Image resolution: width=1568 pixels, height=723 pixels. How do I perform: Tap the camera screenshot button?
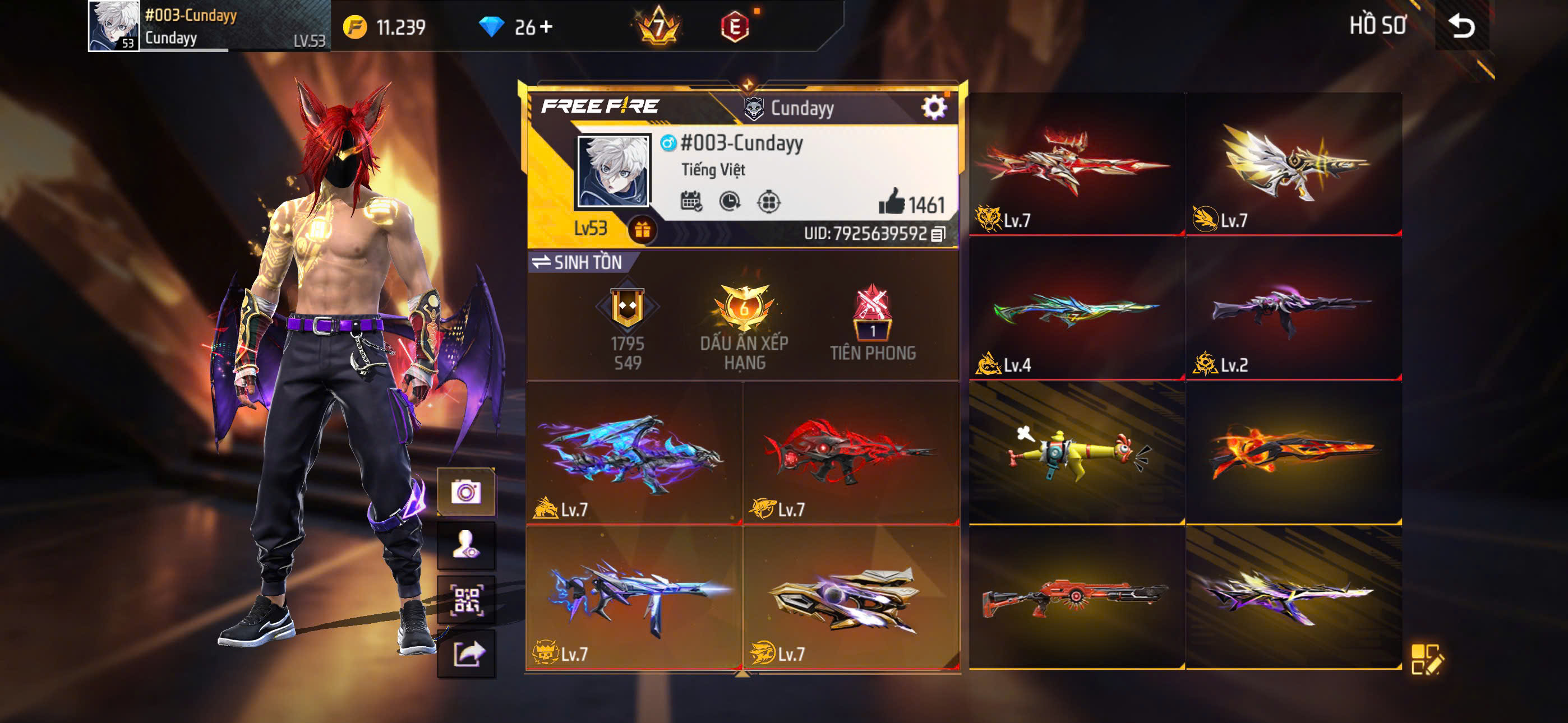(466, 492)
